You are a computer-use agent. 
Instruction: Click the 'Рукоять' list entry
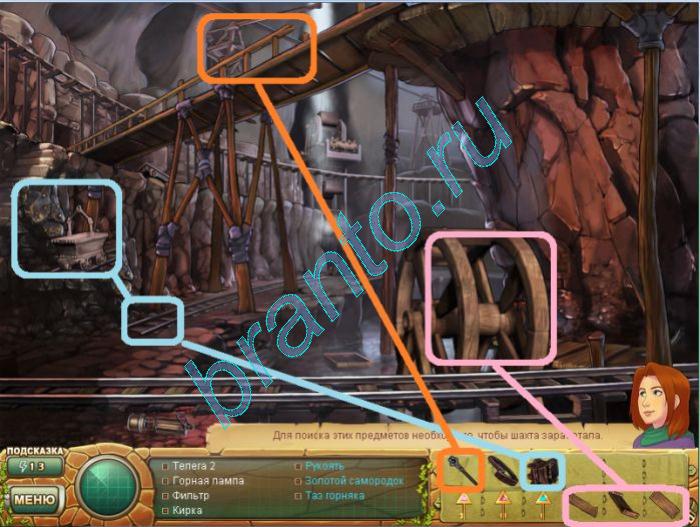tap(325, 466)
